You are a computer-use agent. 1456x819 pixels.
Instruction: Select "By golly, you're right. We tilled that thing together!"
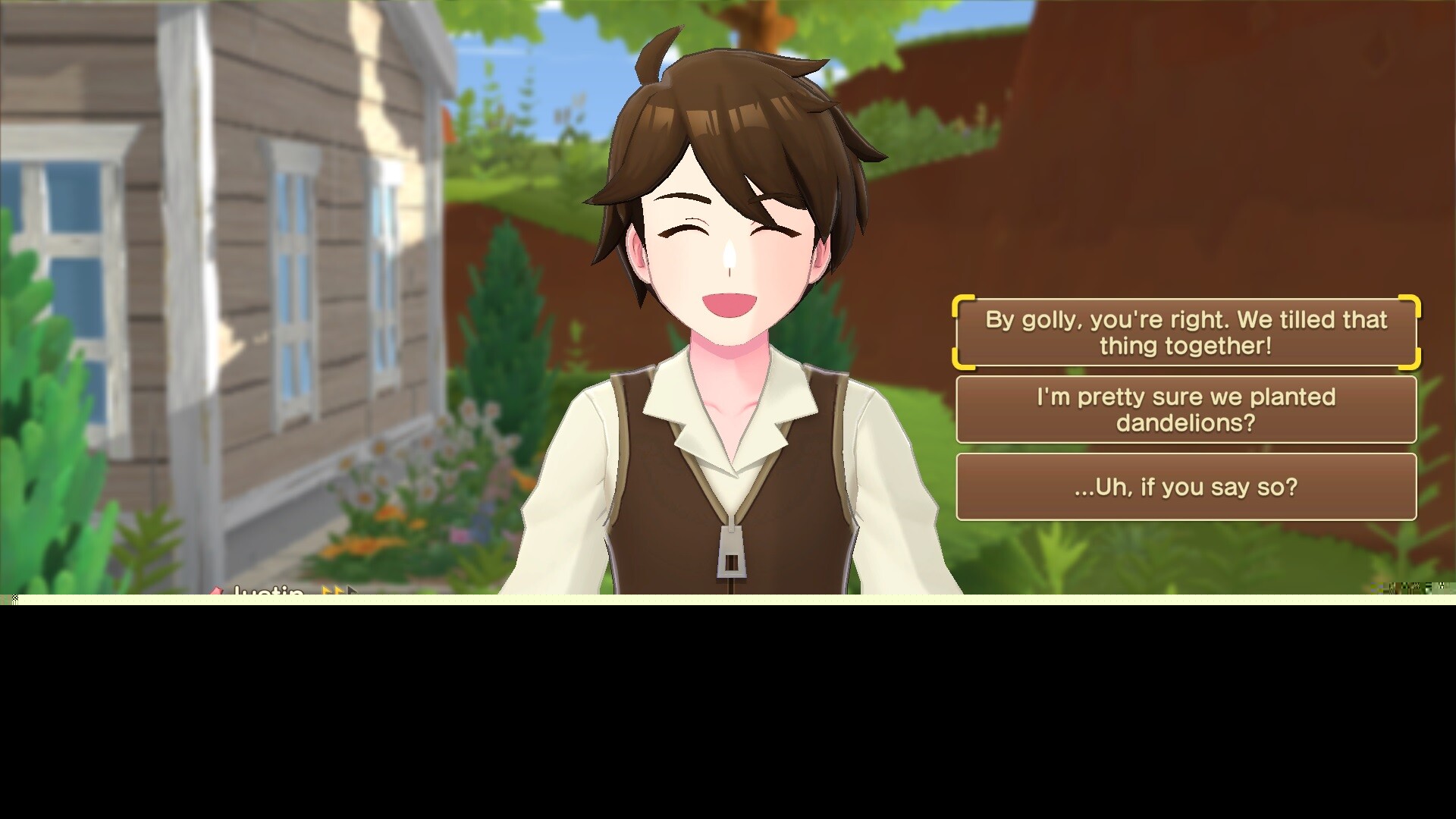(x=1185, y=332)
